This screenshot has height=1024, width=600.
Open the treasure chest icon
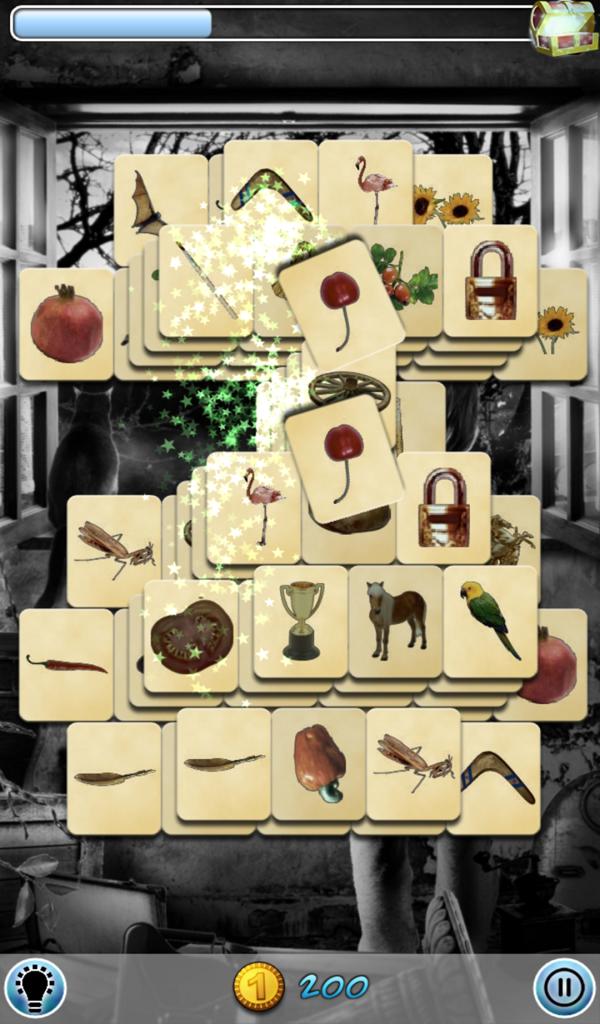[562, 27]
